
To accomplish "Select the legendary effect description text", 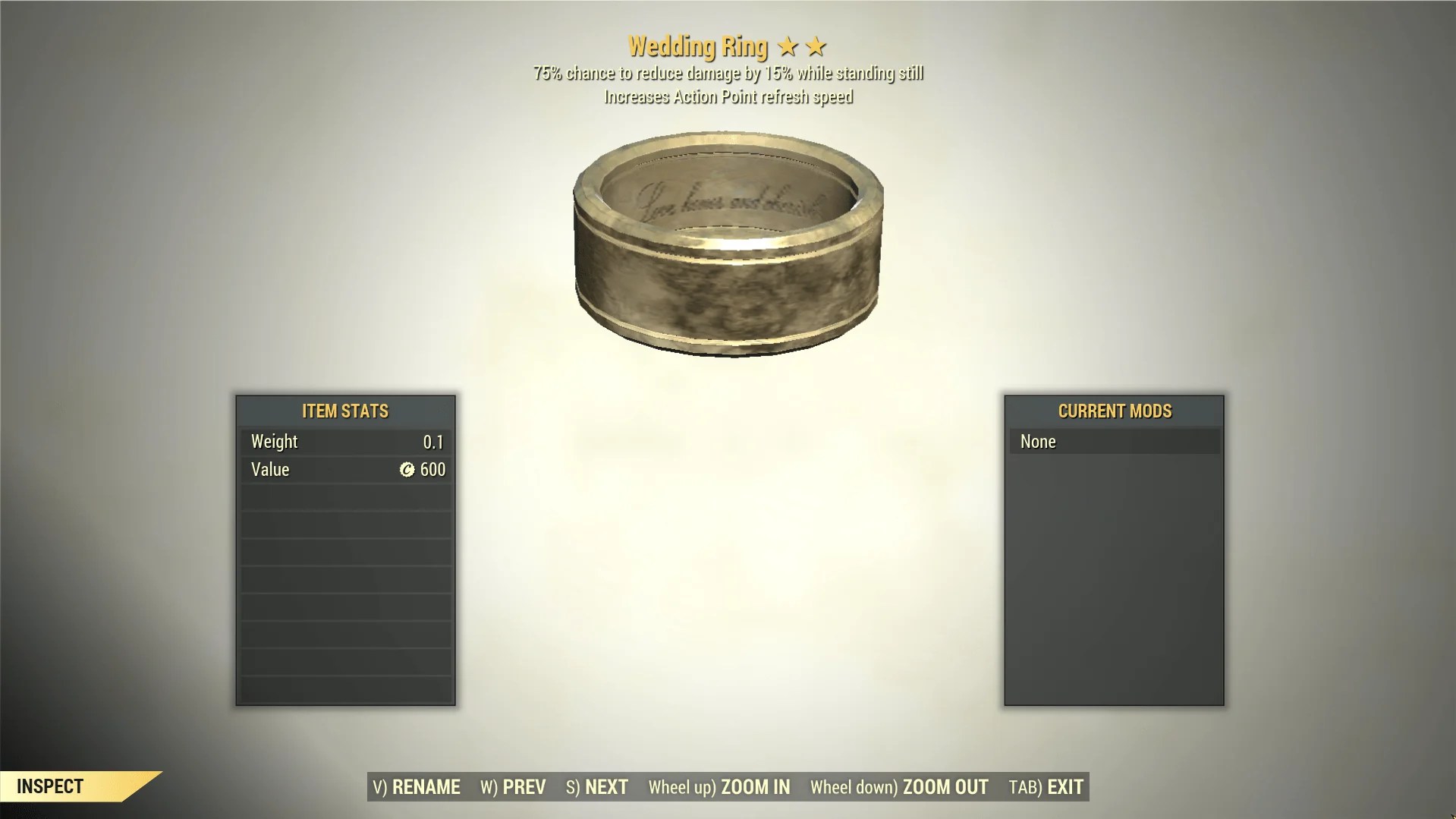I will (728, 73).
